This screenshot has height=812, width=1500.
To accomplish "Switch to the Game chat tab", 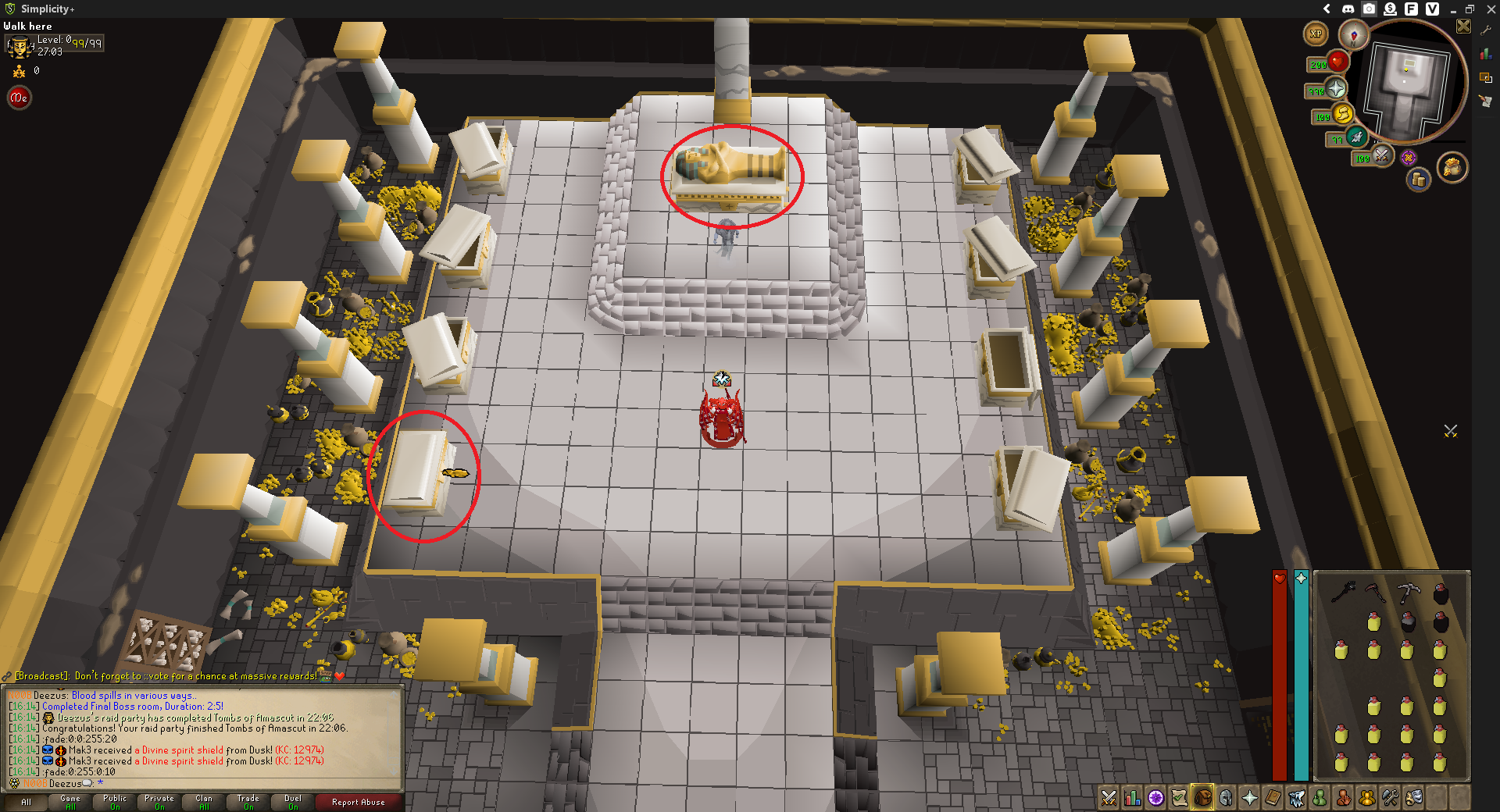I will [x=70, y=802].
